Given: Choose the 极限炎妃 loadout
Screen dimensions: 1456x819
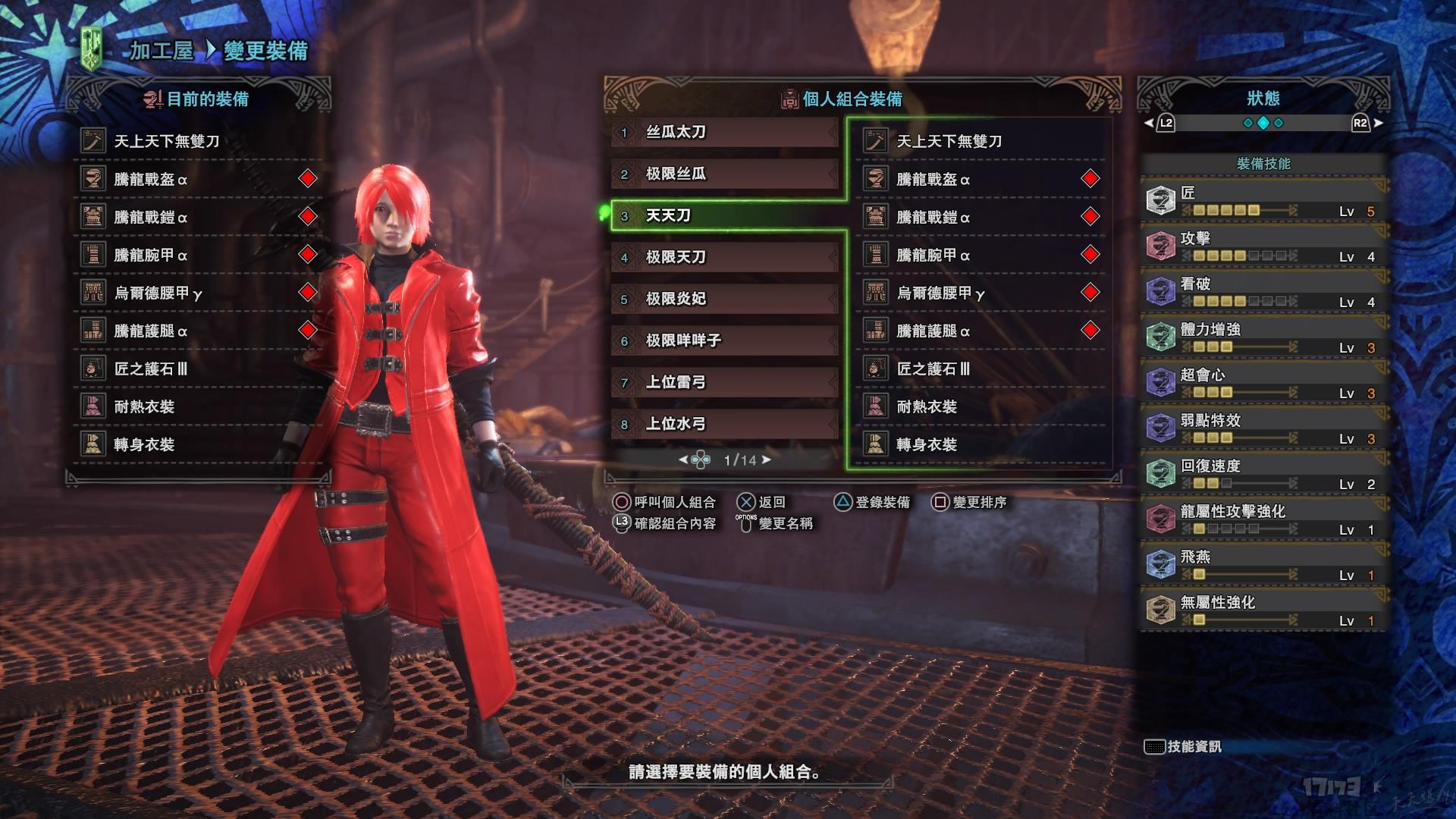Looking at the screenshot, I should click(x=724, y=299).
